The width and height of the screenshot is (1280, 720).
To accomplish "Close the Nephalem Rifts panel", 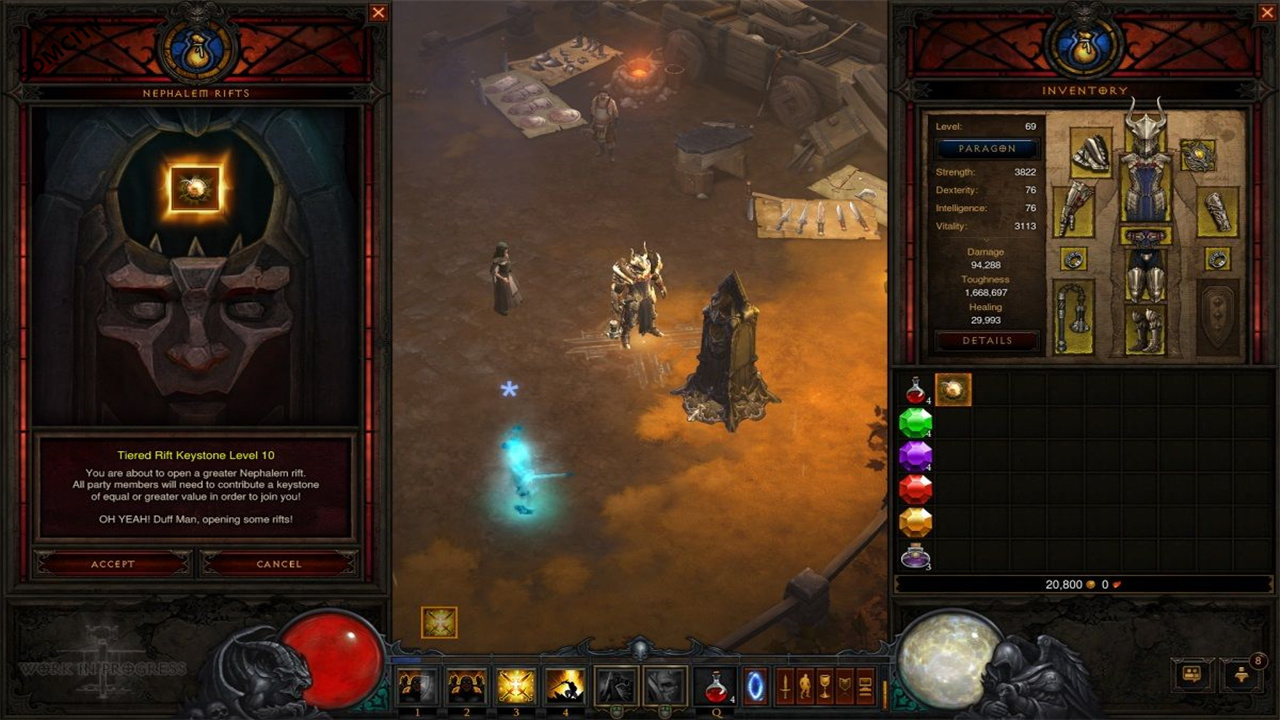I will point(378,13).
